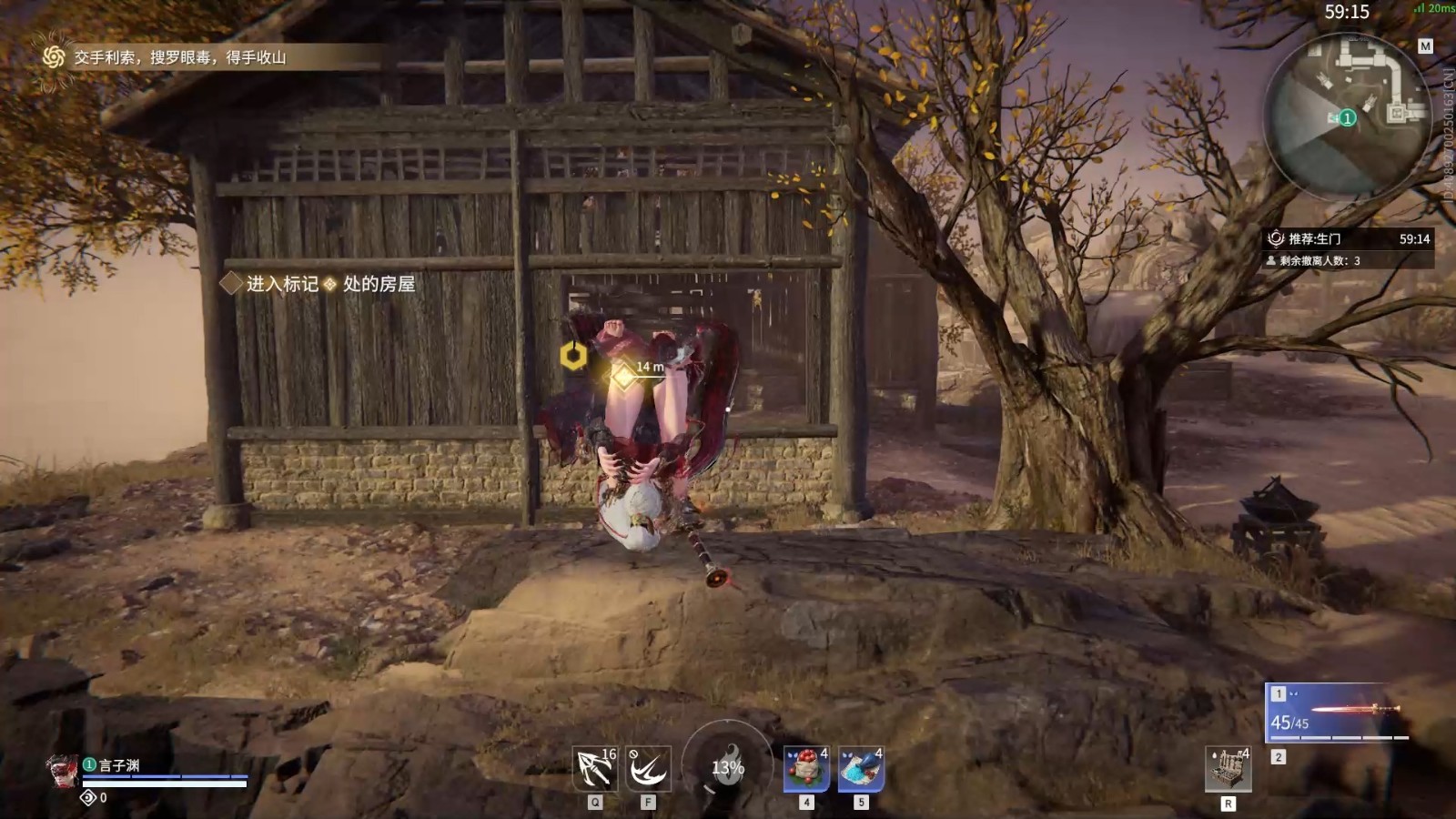Equip the sword in weapon slot 1
1456x819 pixels.
(1337, 712)
